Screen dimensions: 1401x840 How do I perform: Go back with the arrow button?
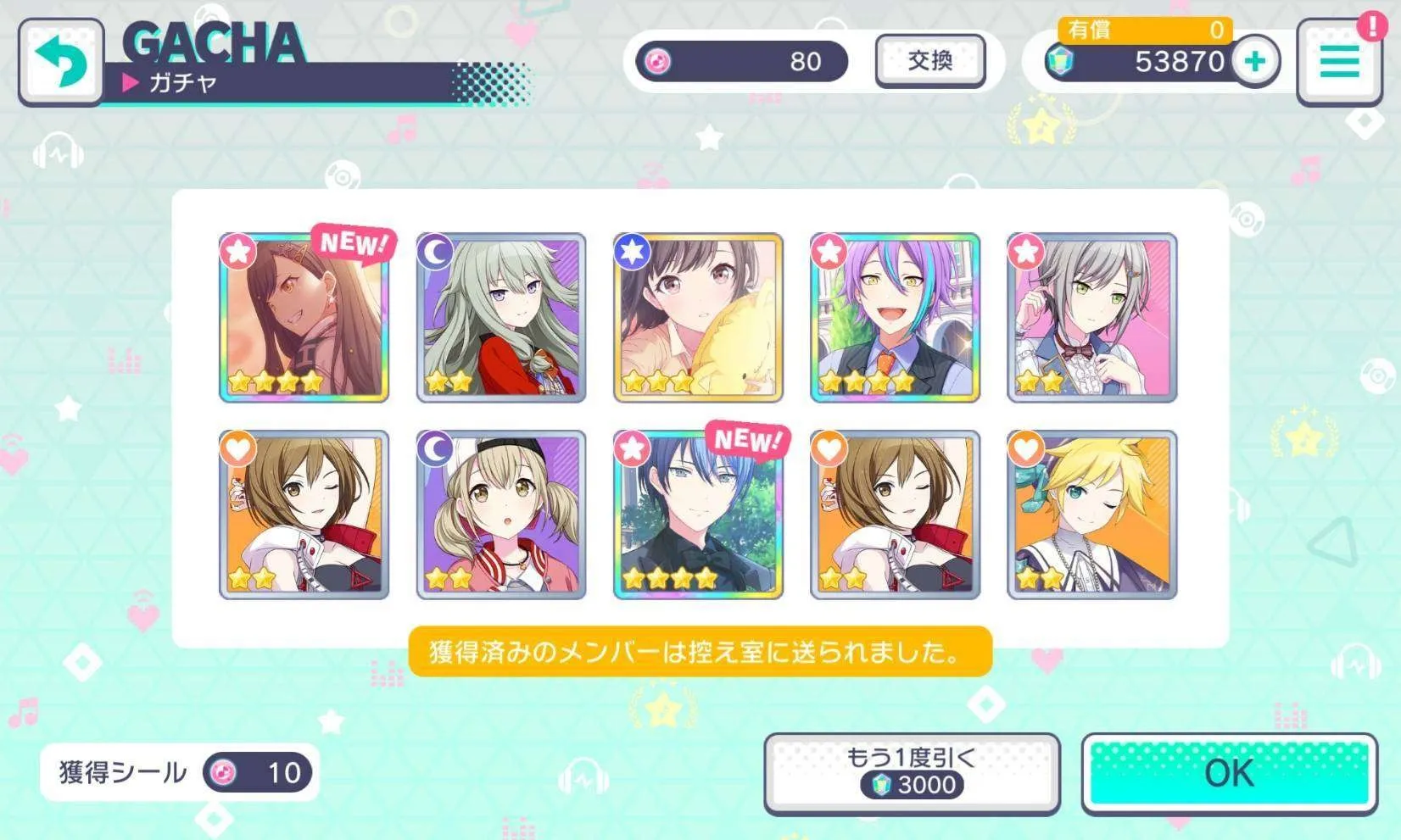click(61, 62)
